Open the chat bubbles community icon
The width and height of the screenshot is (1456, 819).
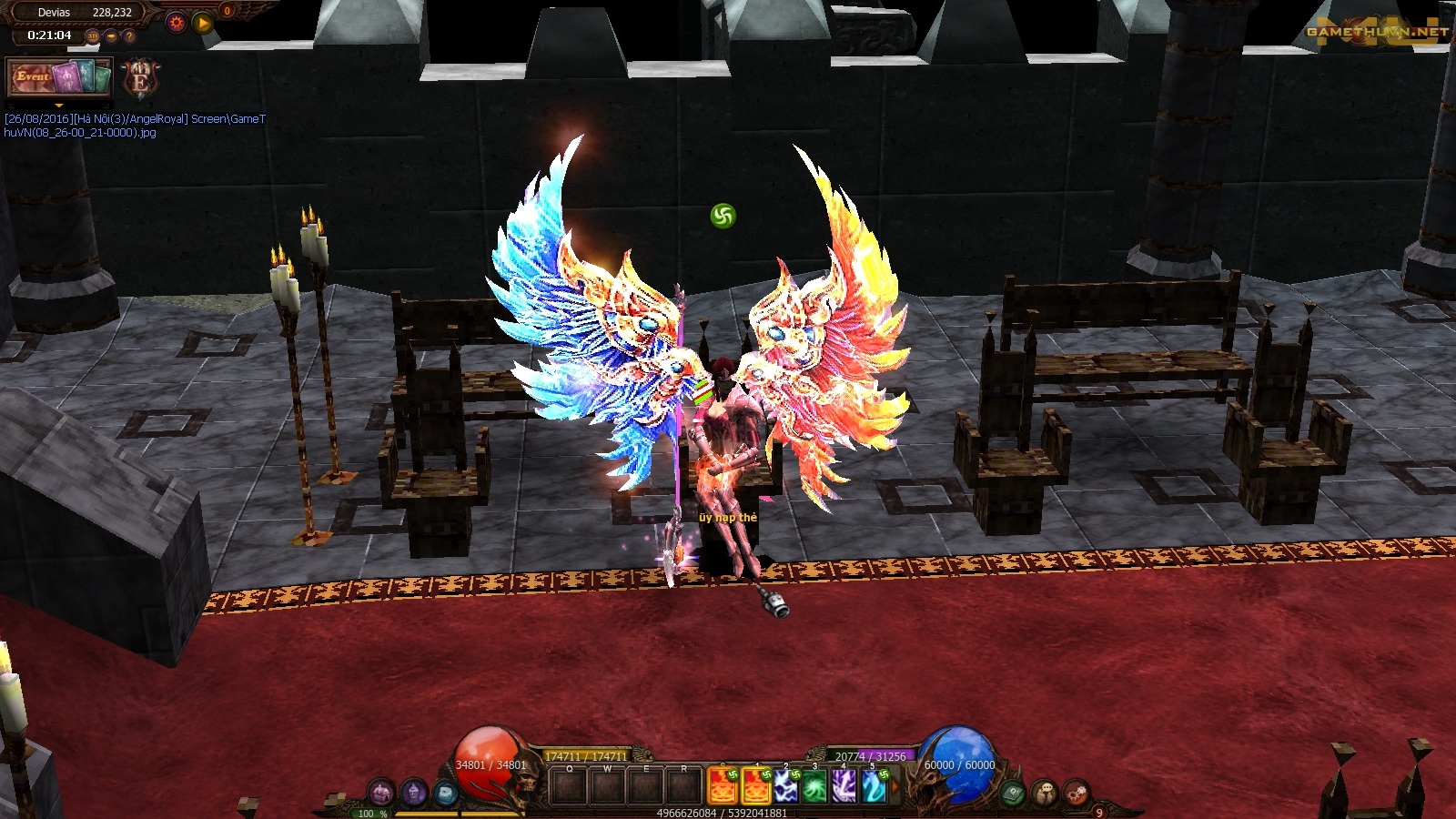1044,793
